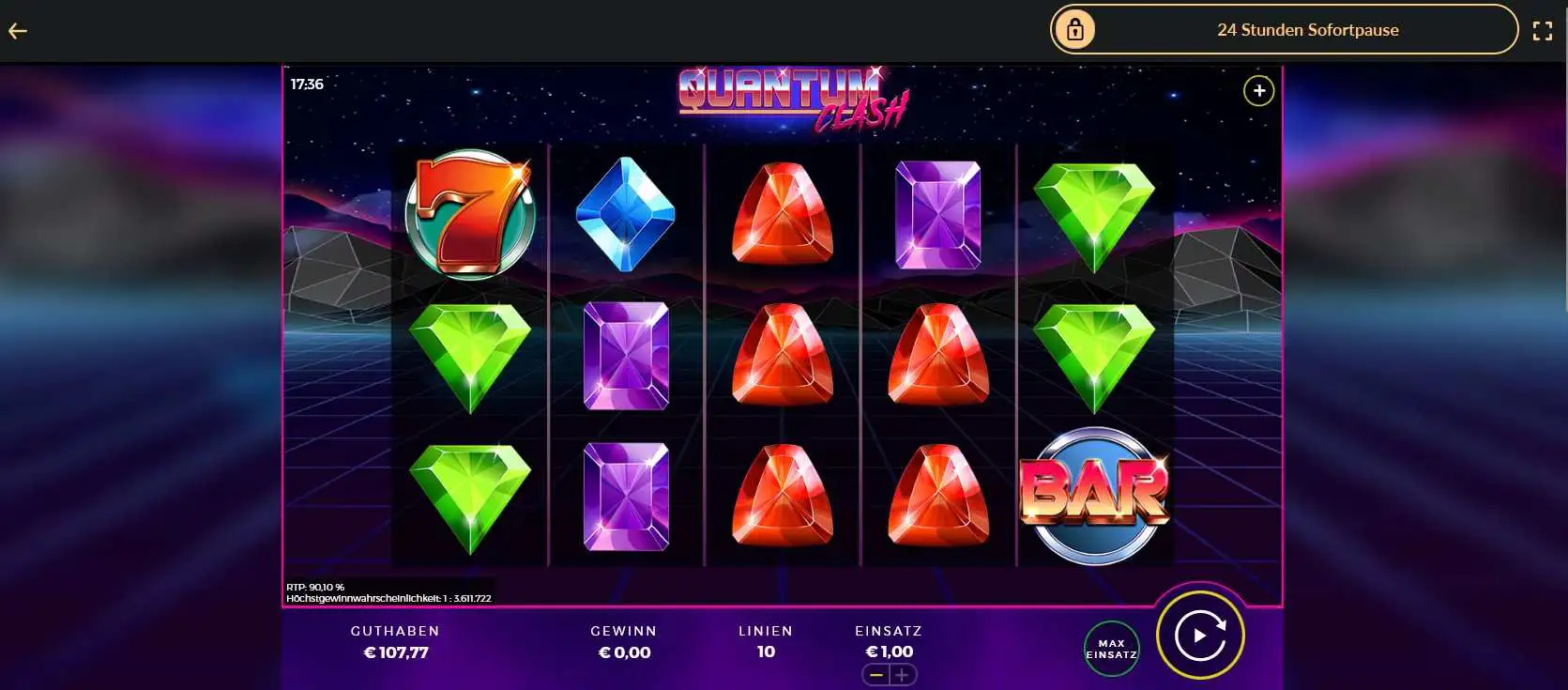
Task: Activate the 24 Stunden Sofortpause button
Action: click(1283, 30)
